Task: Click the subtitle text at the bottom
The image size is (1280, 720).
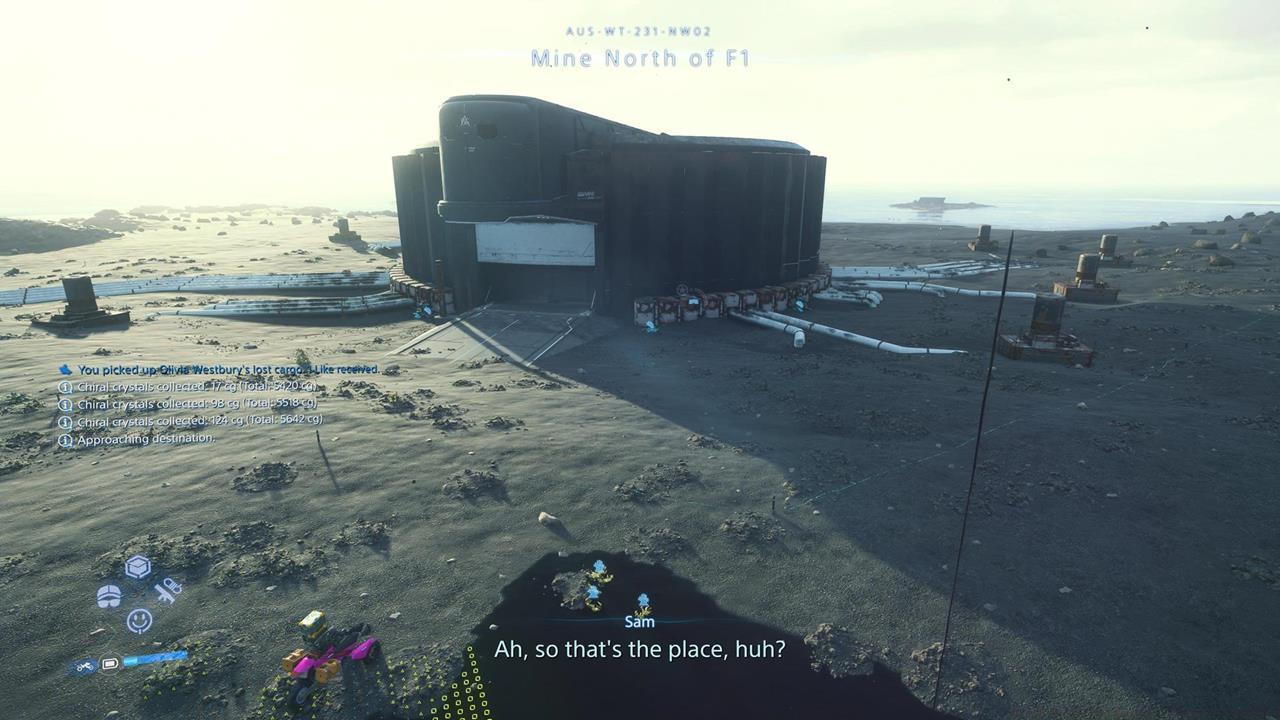Action: click(640, 649)
